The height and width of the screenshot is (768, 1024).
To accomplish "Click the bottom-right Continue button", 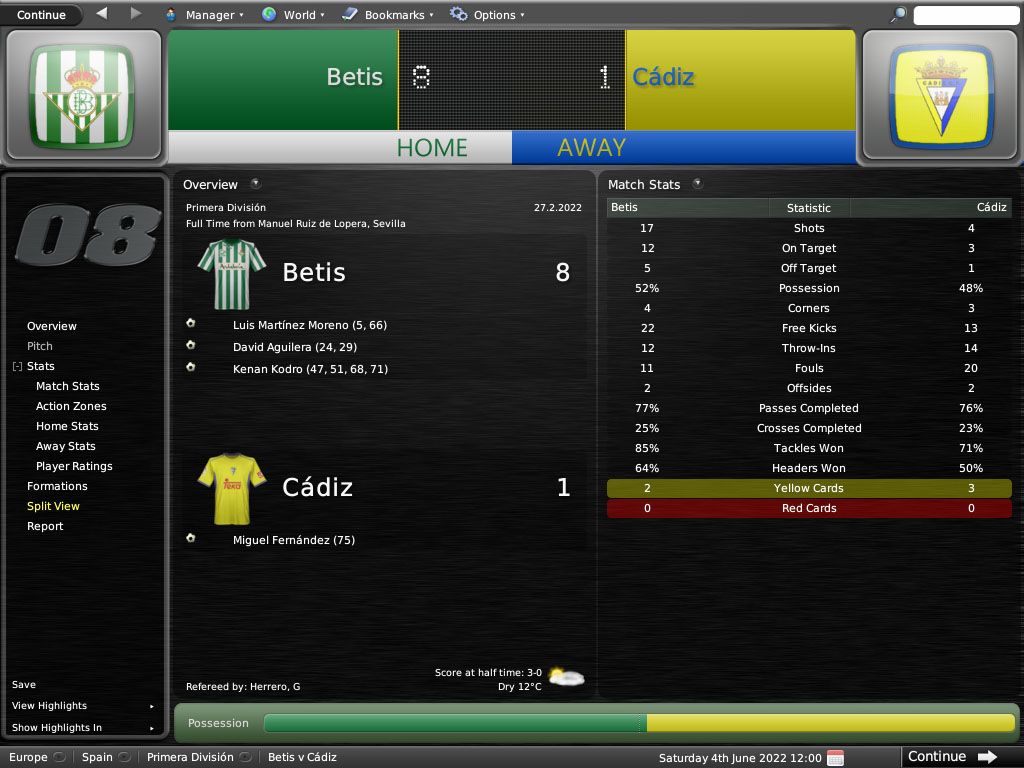I will 951,757.
